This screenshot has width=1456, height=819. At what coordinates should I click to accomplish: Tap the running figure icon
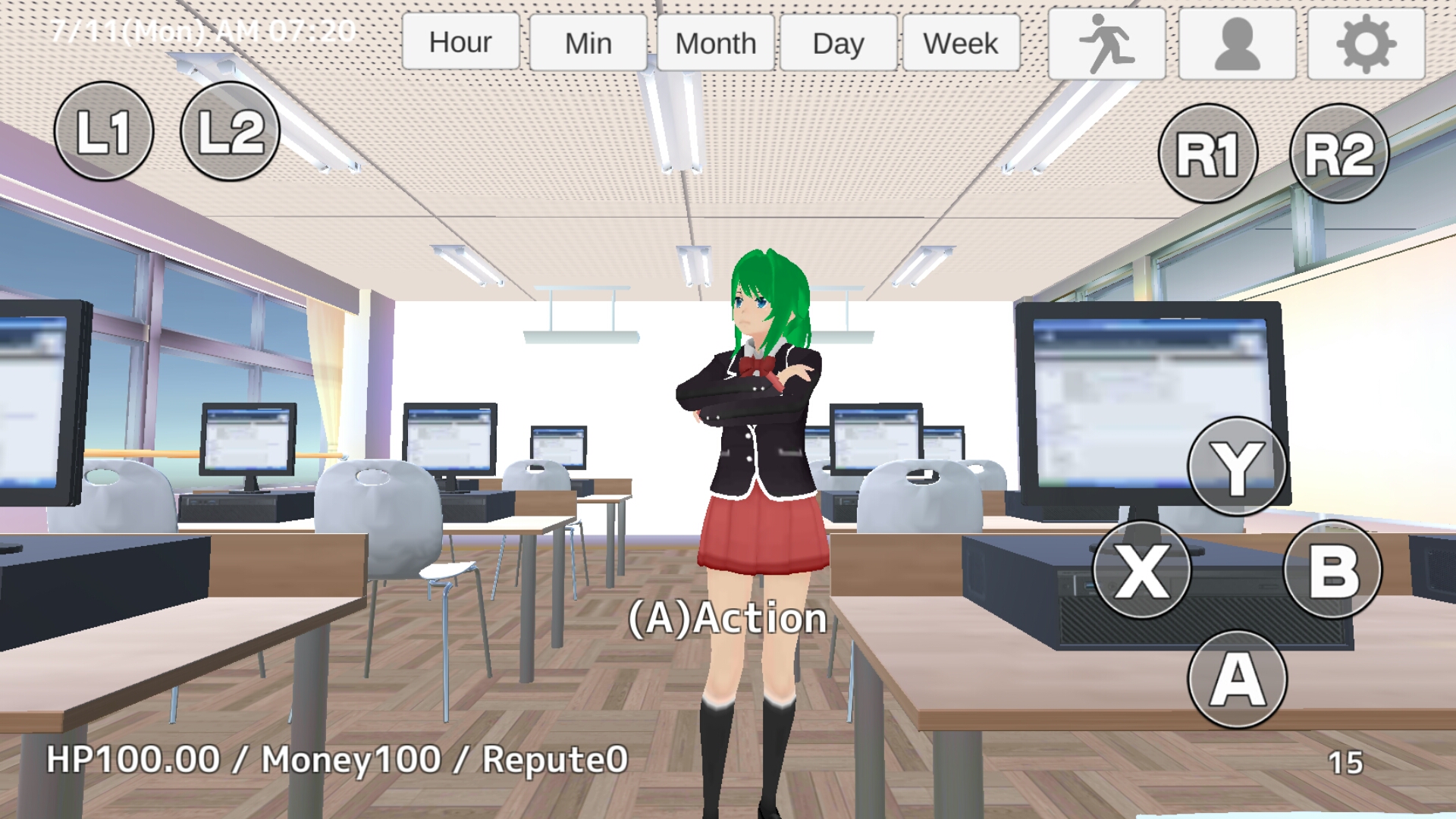point(1107,42)
